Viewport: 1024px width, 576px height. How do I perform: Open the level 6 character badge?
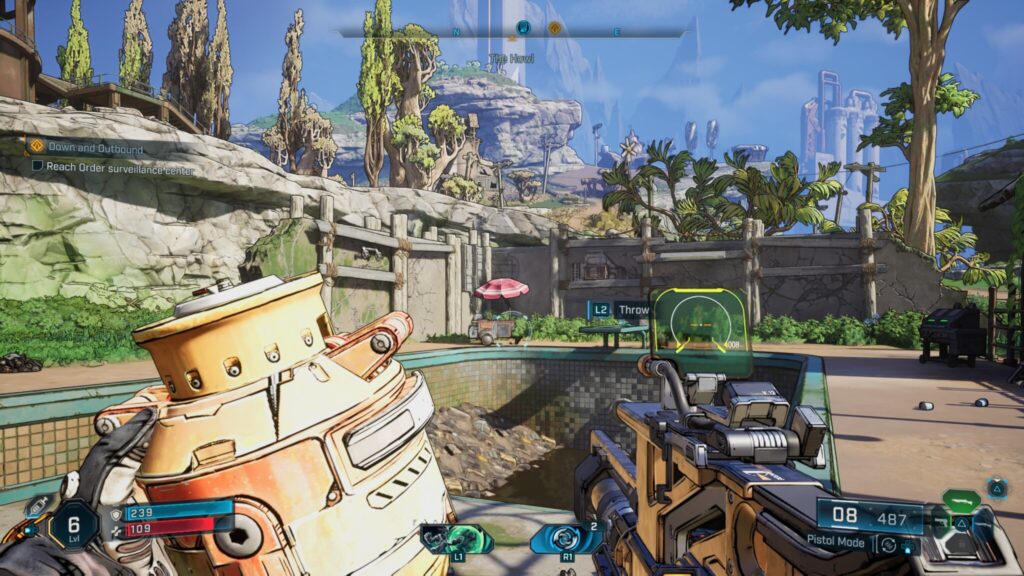tap(73, 524)
